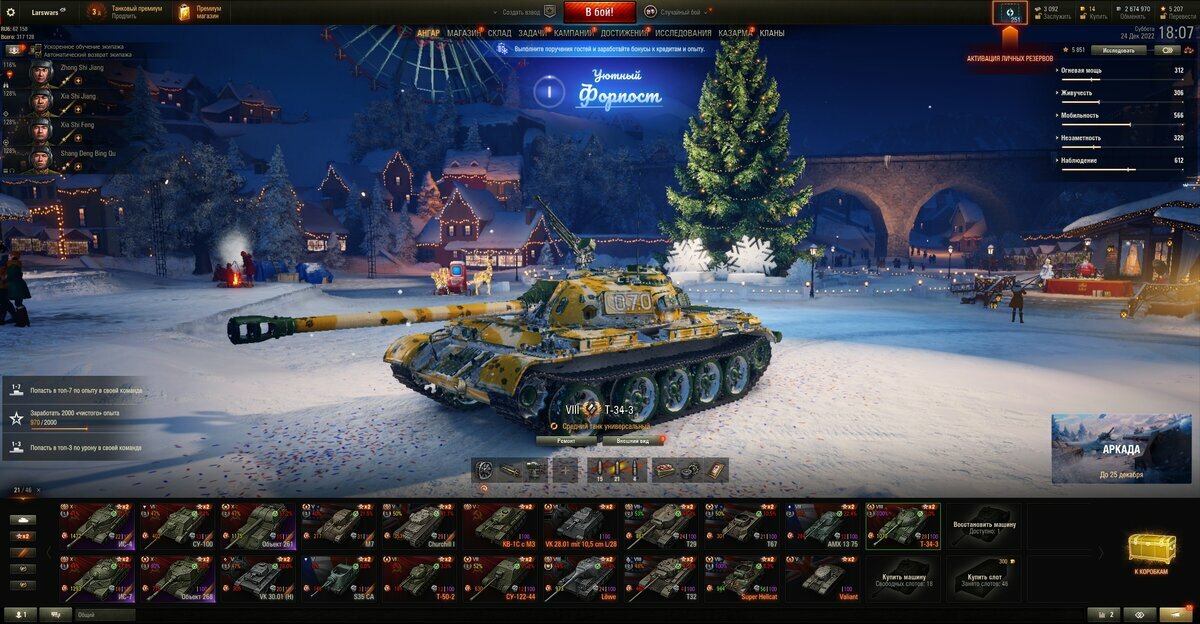
Task: Select the Churchill I tank card
Action: pyautogui.click(x=420, y=524)
